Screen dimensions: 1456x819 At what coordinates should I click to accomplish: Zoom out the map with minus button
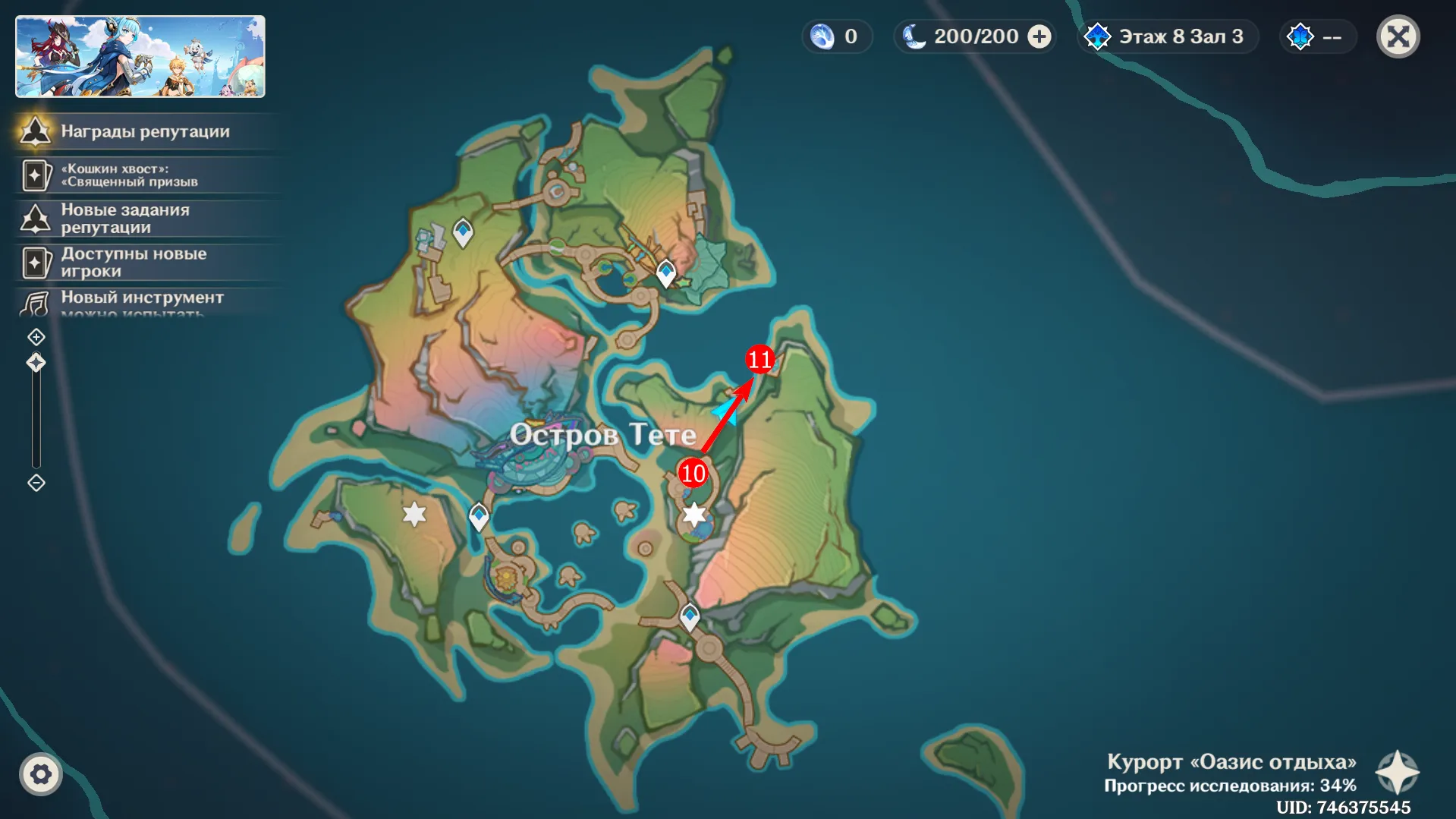click(x=36, y=483)
